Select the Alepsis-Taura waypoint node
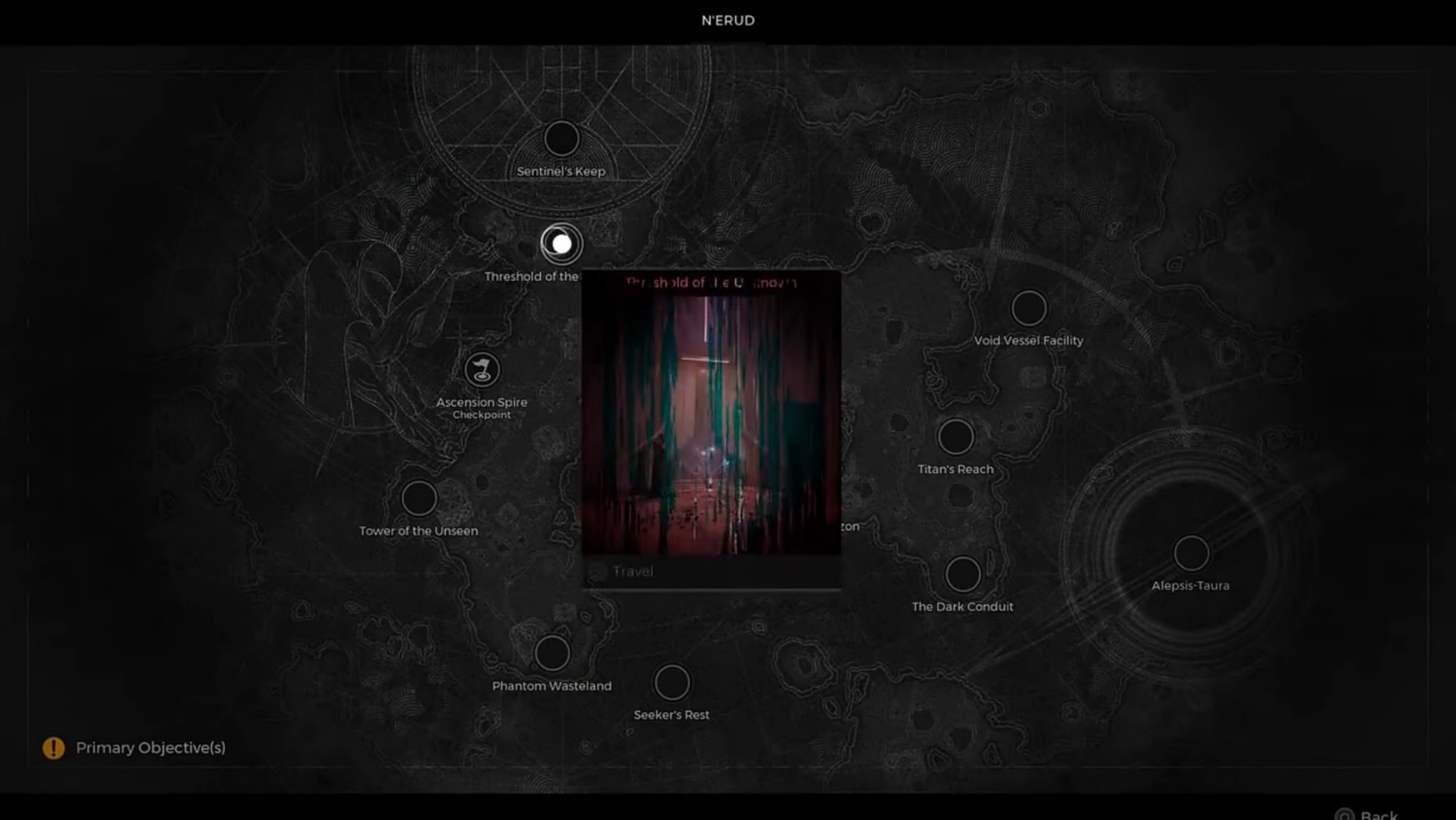 point(1192,553)
